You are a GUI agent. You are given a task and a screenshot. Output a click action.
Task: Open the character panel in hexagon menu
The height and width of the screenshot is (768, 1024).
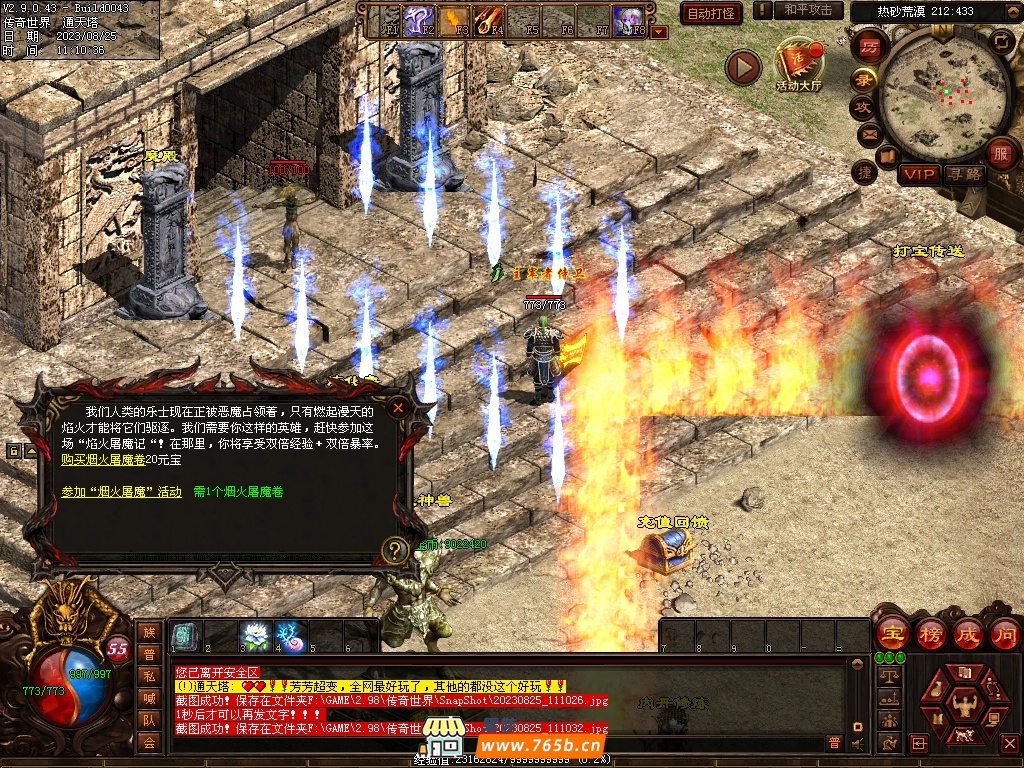pyautogui.click(x=964, y=703)
